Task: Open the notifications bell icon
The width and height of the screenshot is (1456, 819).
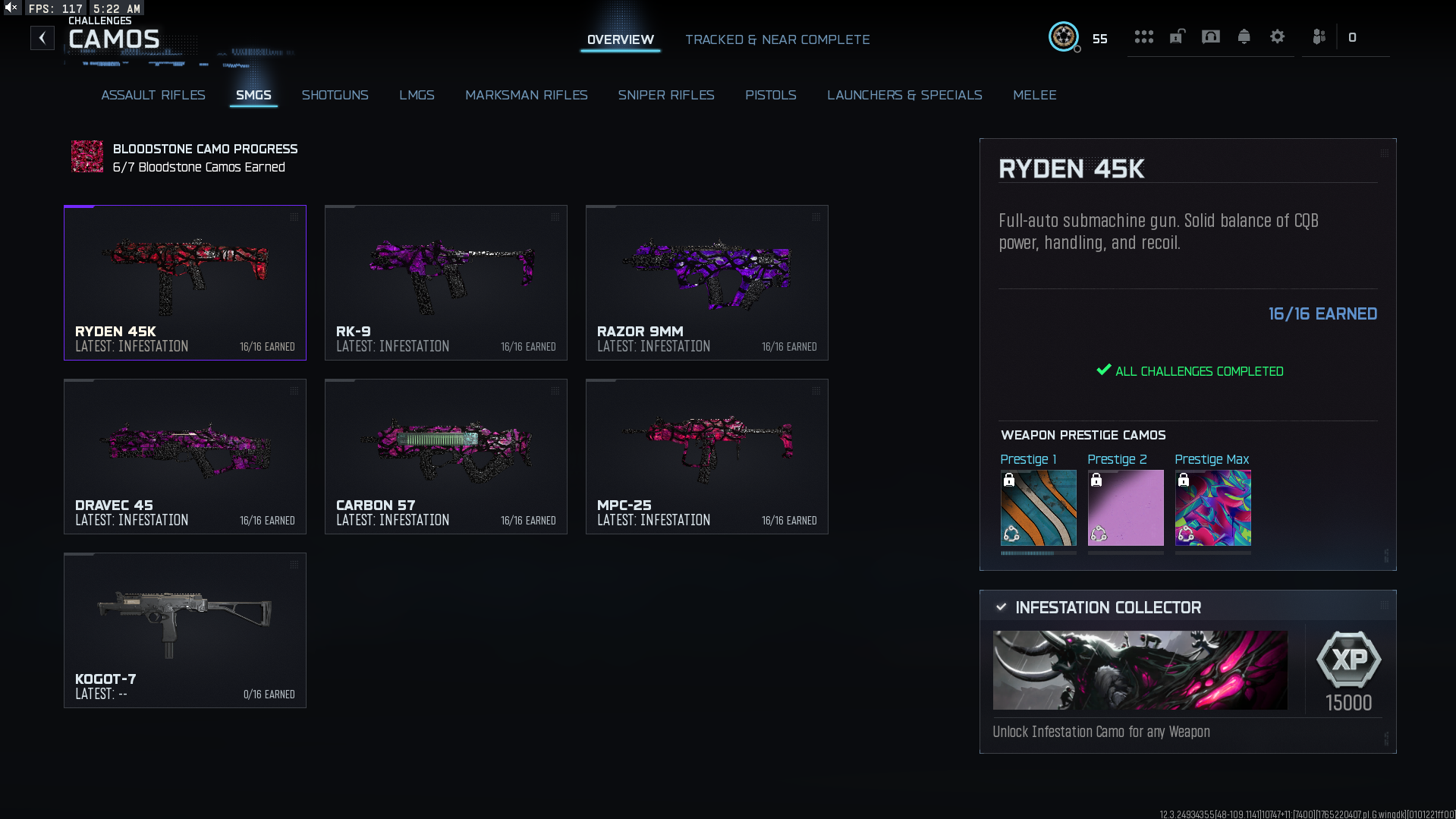Action: click(x=1244, y=37)
